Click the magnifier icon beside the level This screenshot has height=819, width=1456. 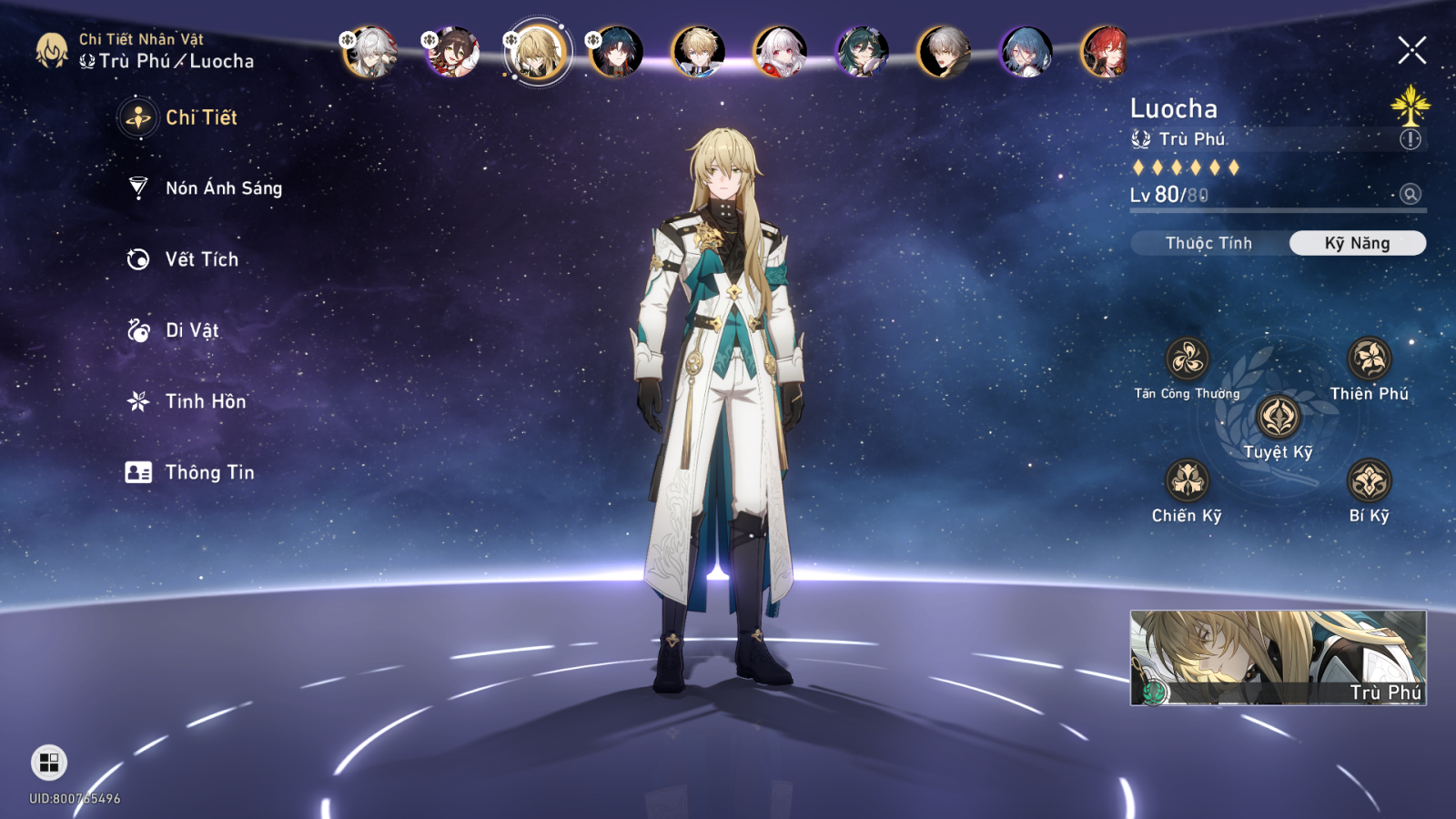(1410, 194)
